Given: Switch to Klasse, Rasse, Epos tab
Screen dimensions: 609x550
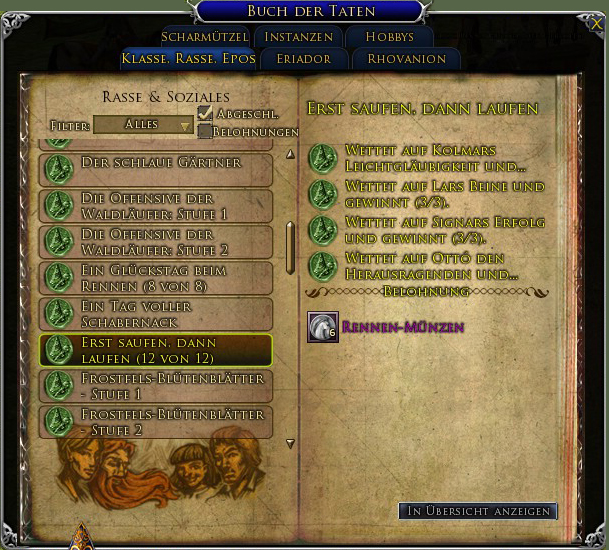Looking at the screenshot, I should pos(189,58).
